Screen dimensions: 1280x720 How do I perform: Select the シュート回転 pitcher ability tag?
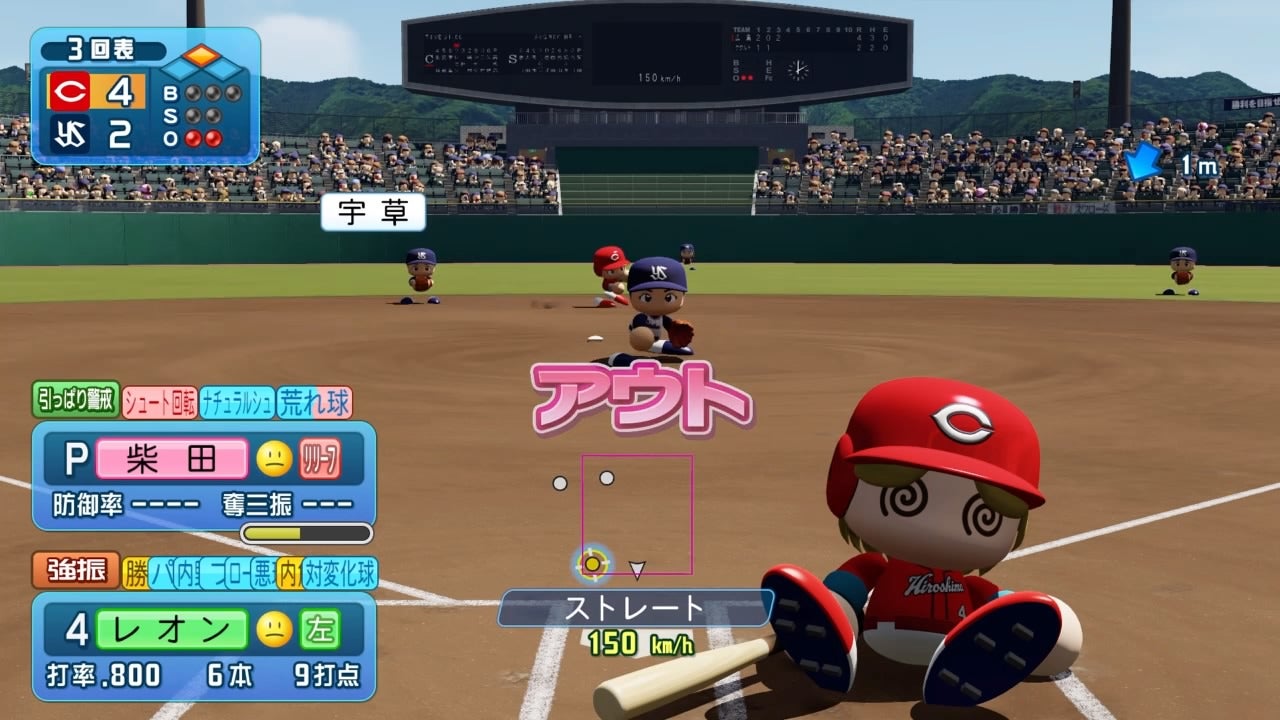(x=160, y=402)
